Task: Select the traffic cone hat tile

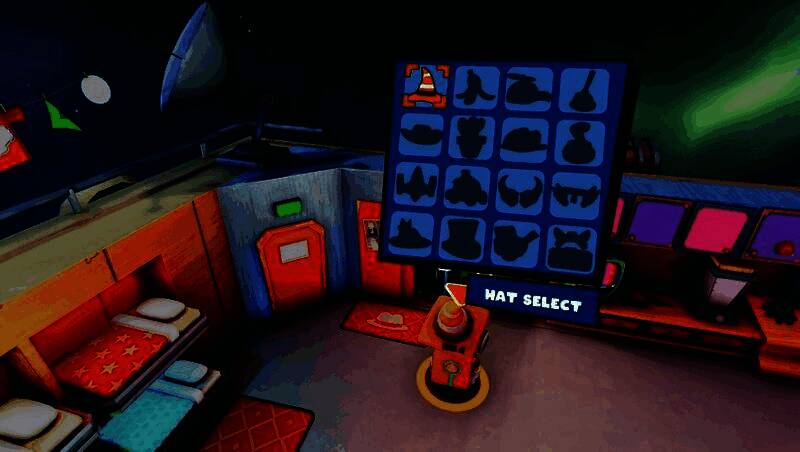Action: [x=425, y=86]
